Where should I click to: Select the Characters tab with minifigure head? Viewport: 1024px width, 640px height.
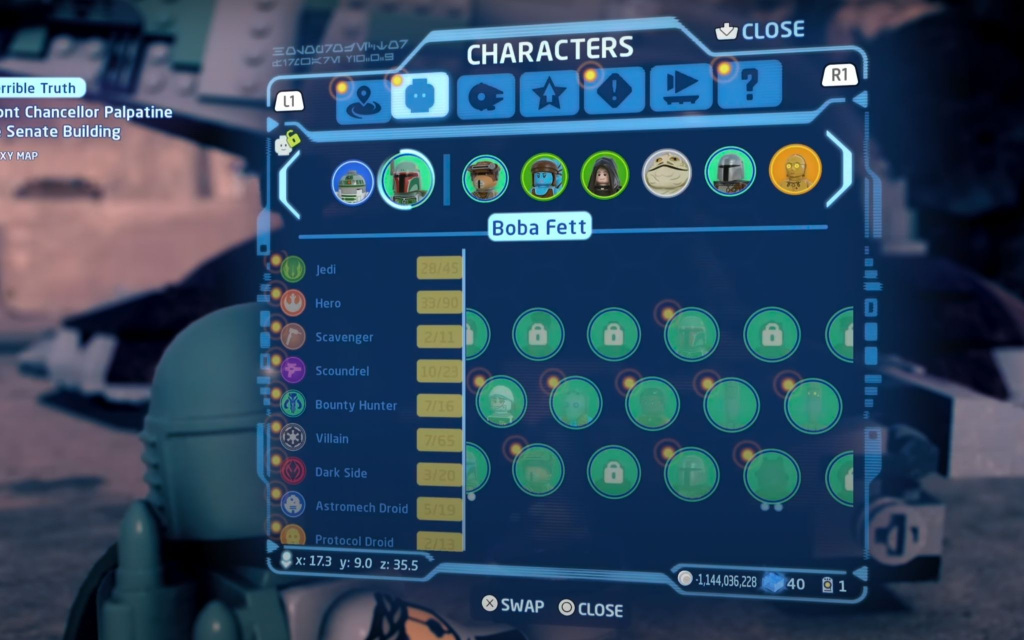pyautogui.click(x=420, y=96)
